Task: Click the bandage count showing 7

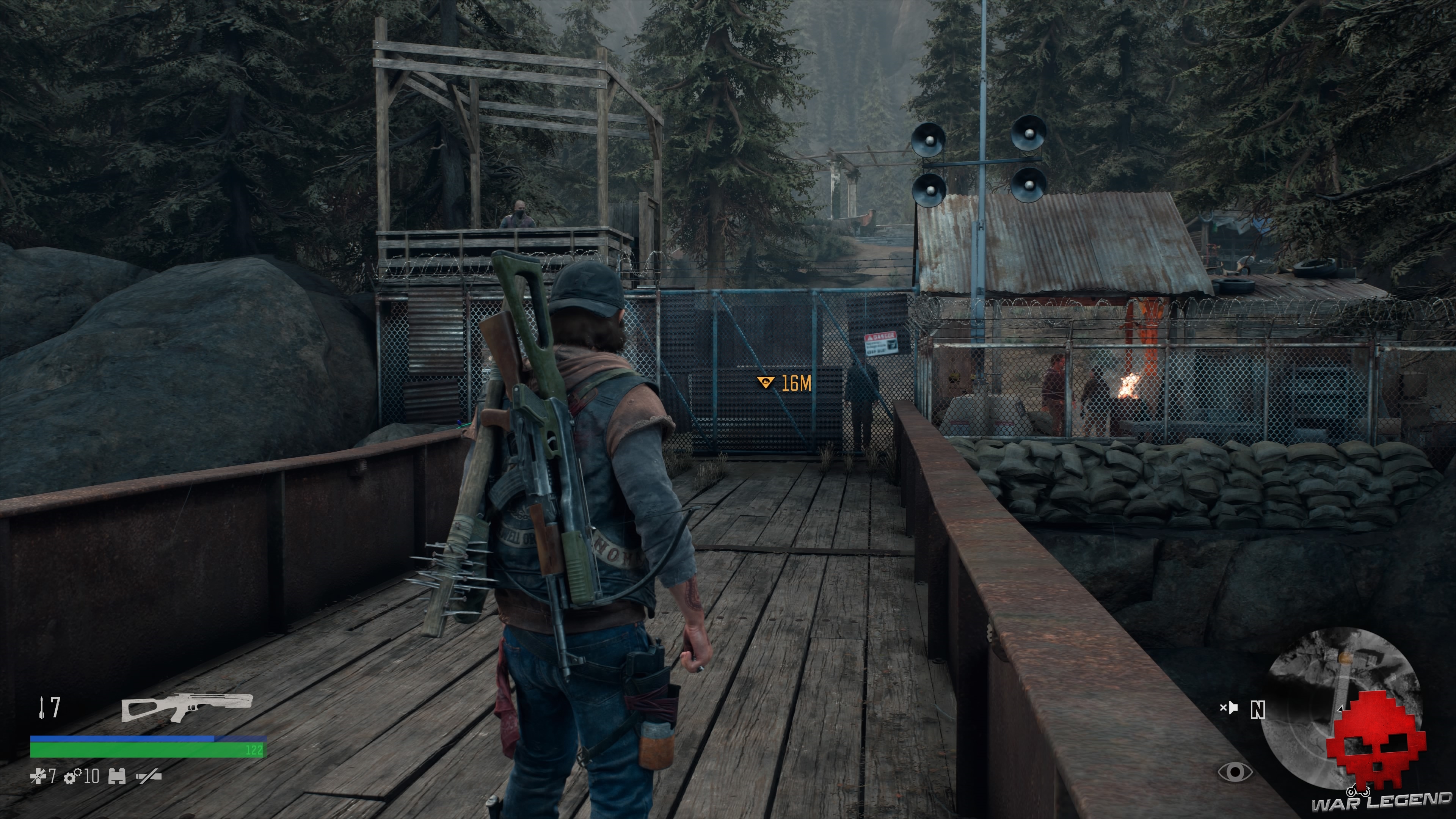Action: pyautogui.click(x=52, y=776)
